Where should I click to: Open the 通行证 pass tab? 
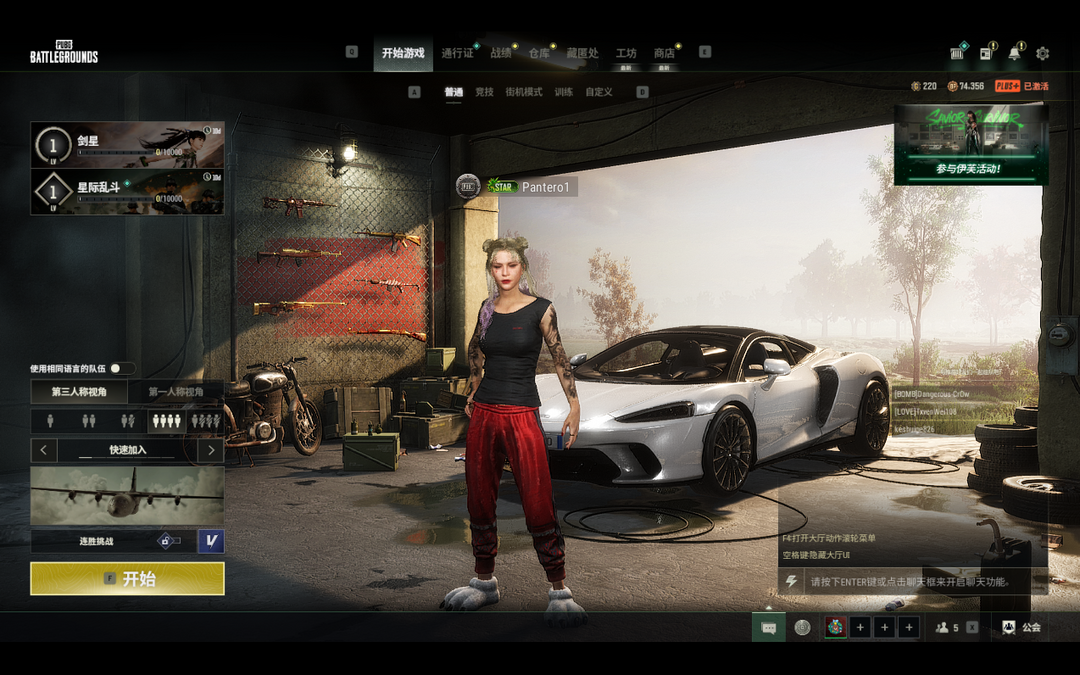[x=457, y=53]
